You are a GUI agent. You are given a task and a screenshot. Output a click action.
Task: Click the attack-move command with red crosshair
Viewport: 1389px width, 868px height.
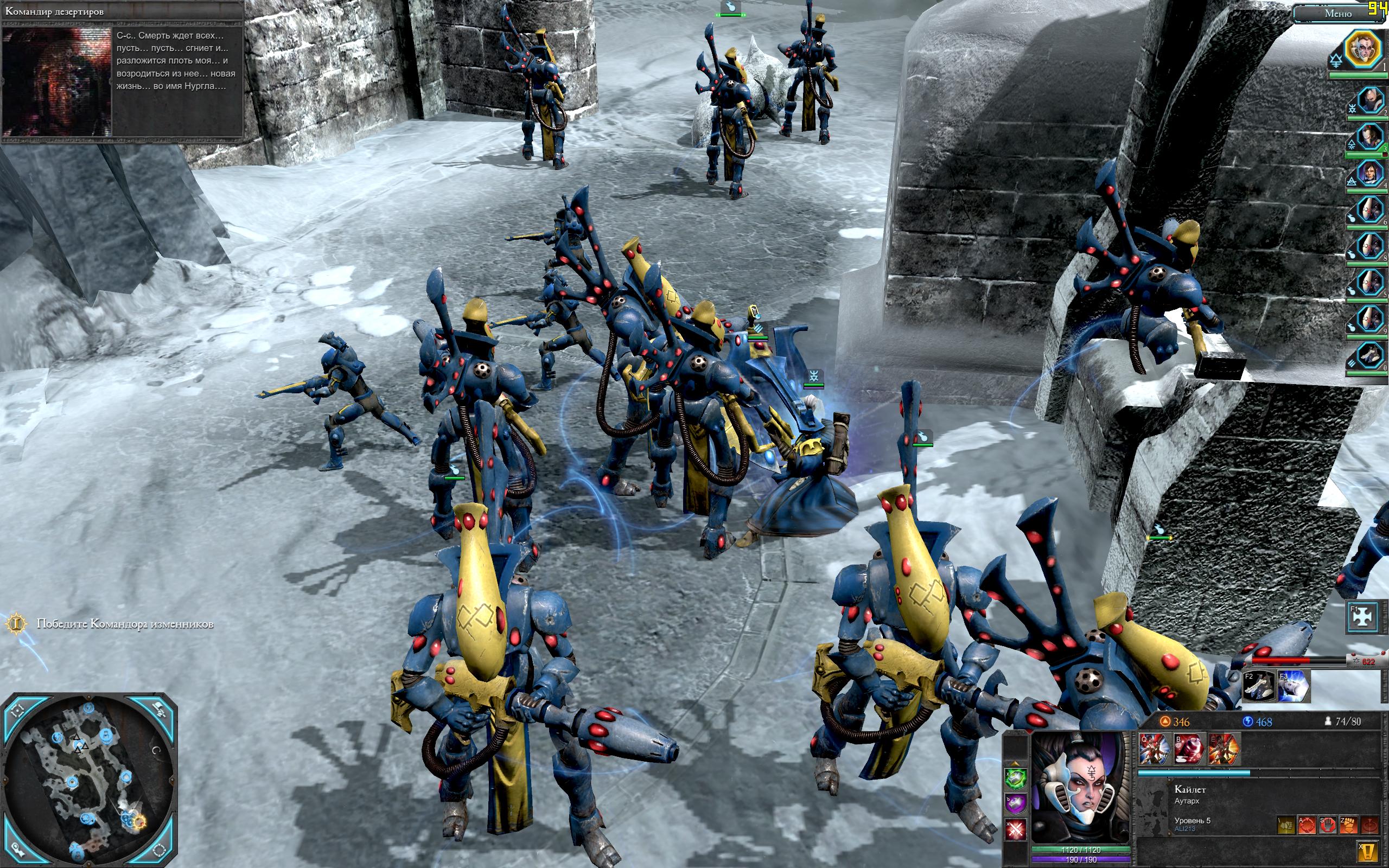coord(1308,825)
